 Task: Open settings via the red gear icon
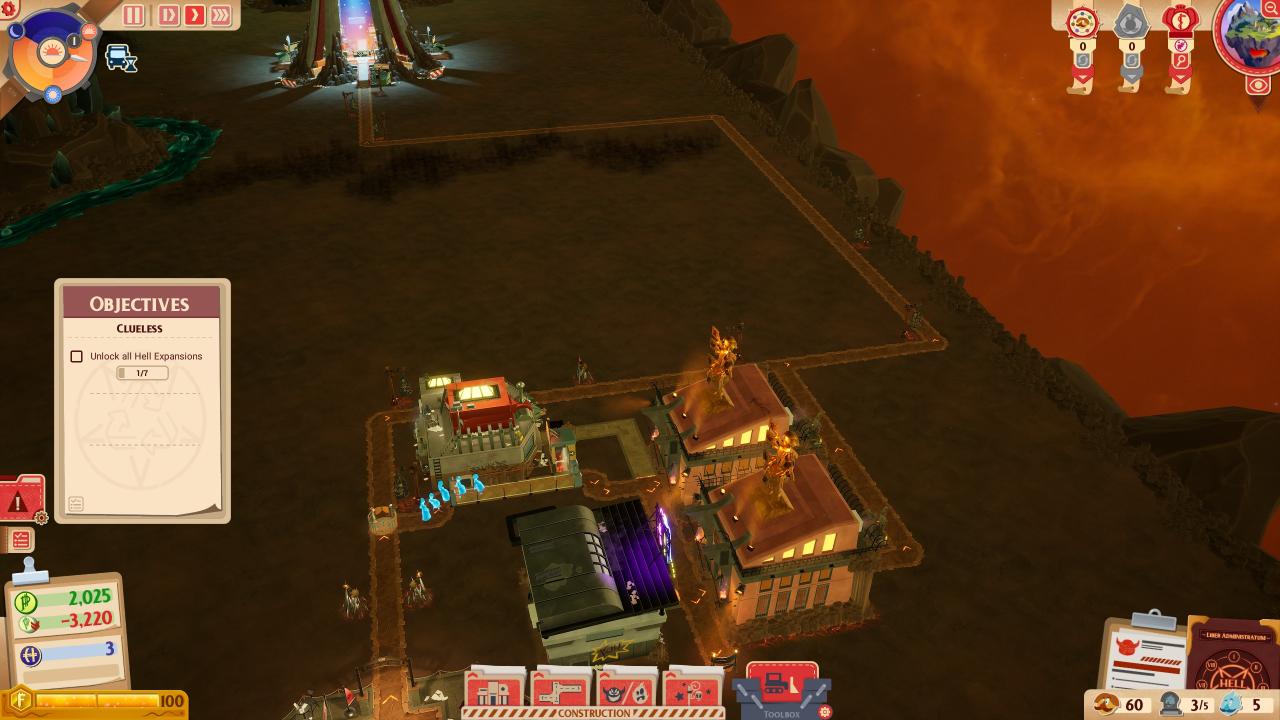click(x=11, y=8)
